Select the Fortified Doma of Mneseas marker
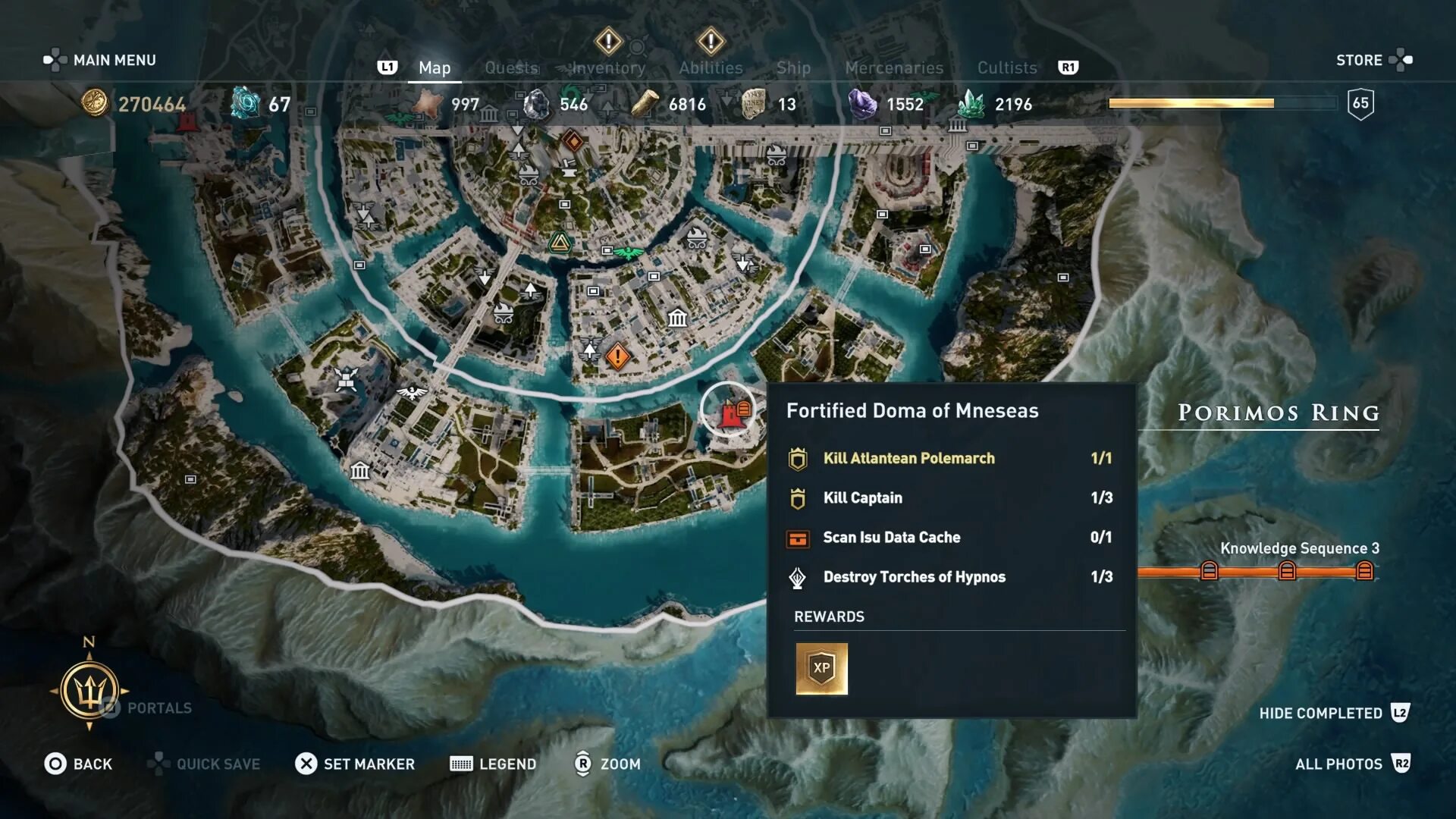 coord(730,412)
